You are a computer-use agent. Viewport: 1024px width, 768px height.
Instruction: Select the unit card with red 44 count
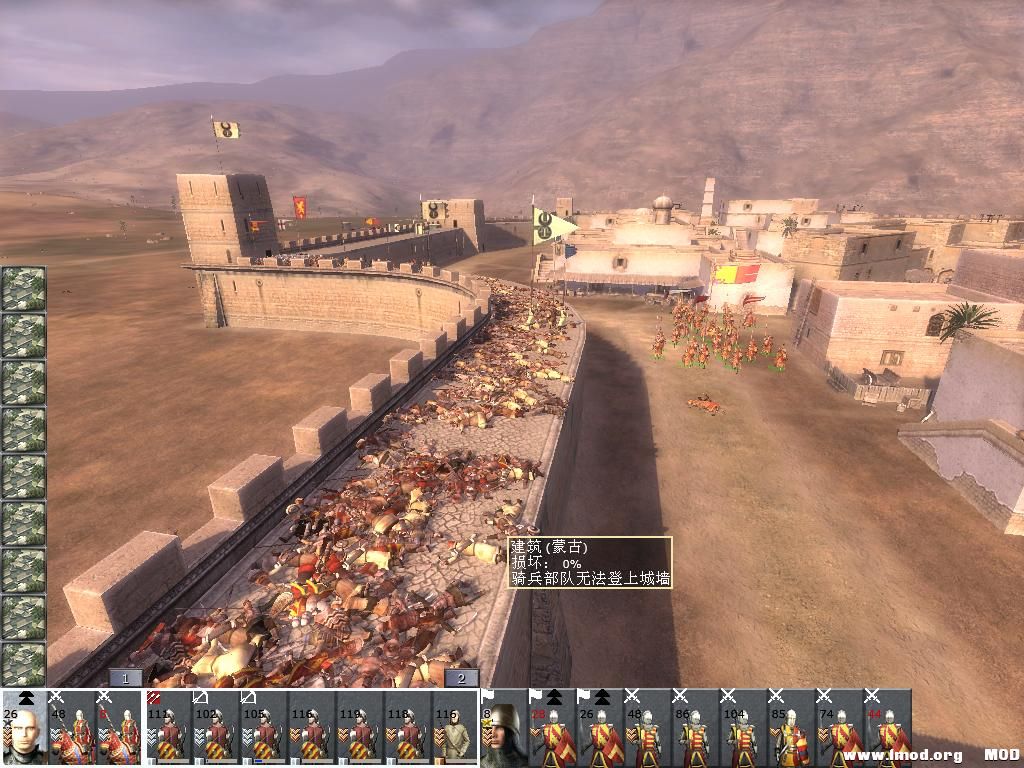(x=887, y=727)
